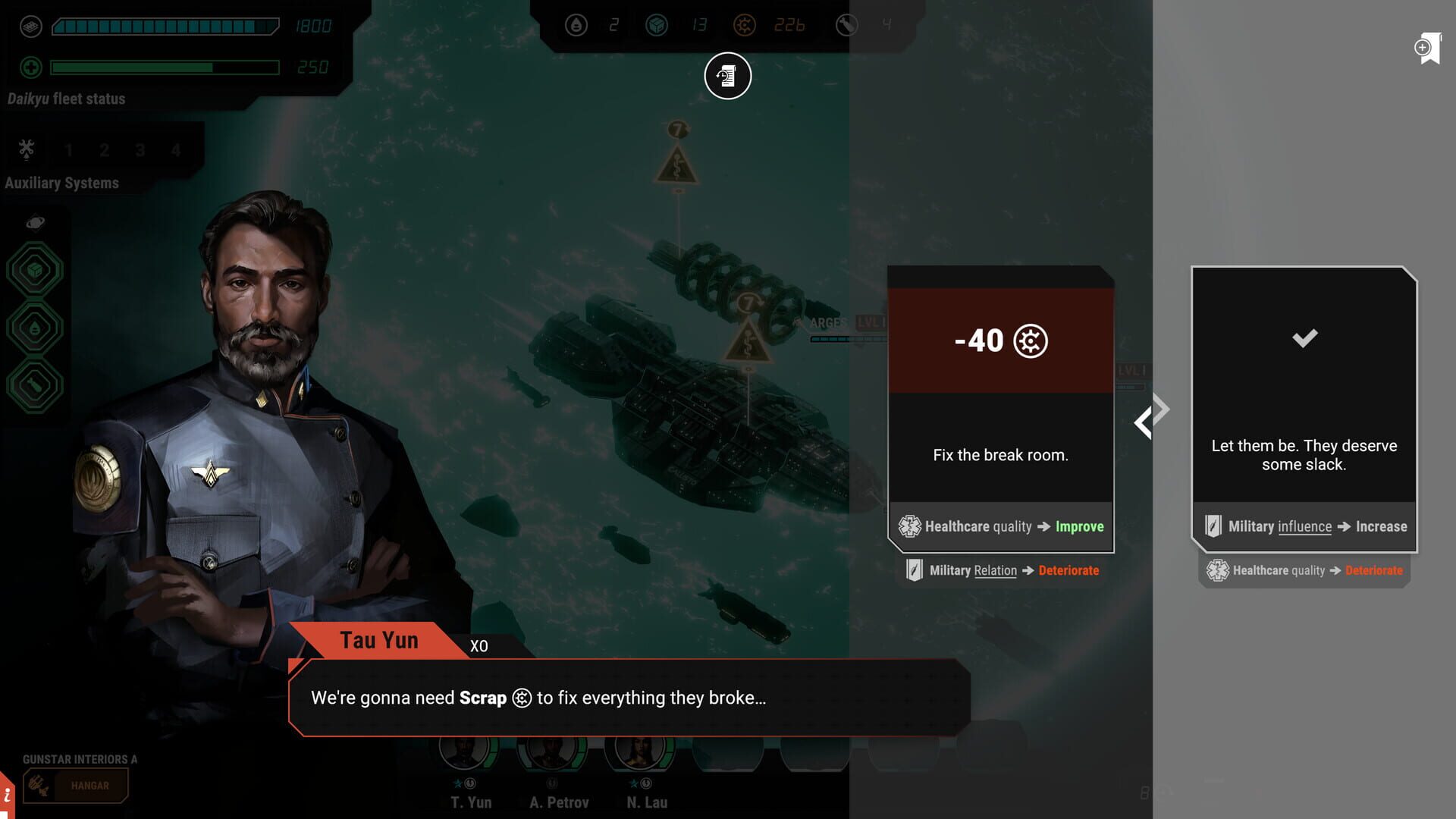Select the fuel droplet resource icon
Image resolution: width=1456 pixels, height=819 pixels.
coord(578,25)
